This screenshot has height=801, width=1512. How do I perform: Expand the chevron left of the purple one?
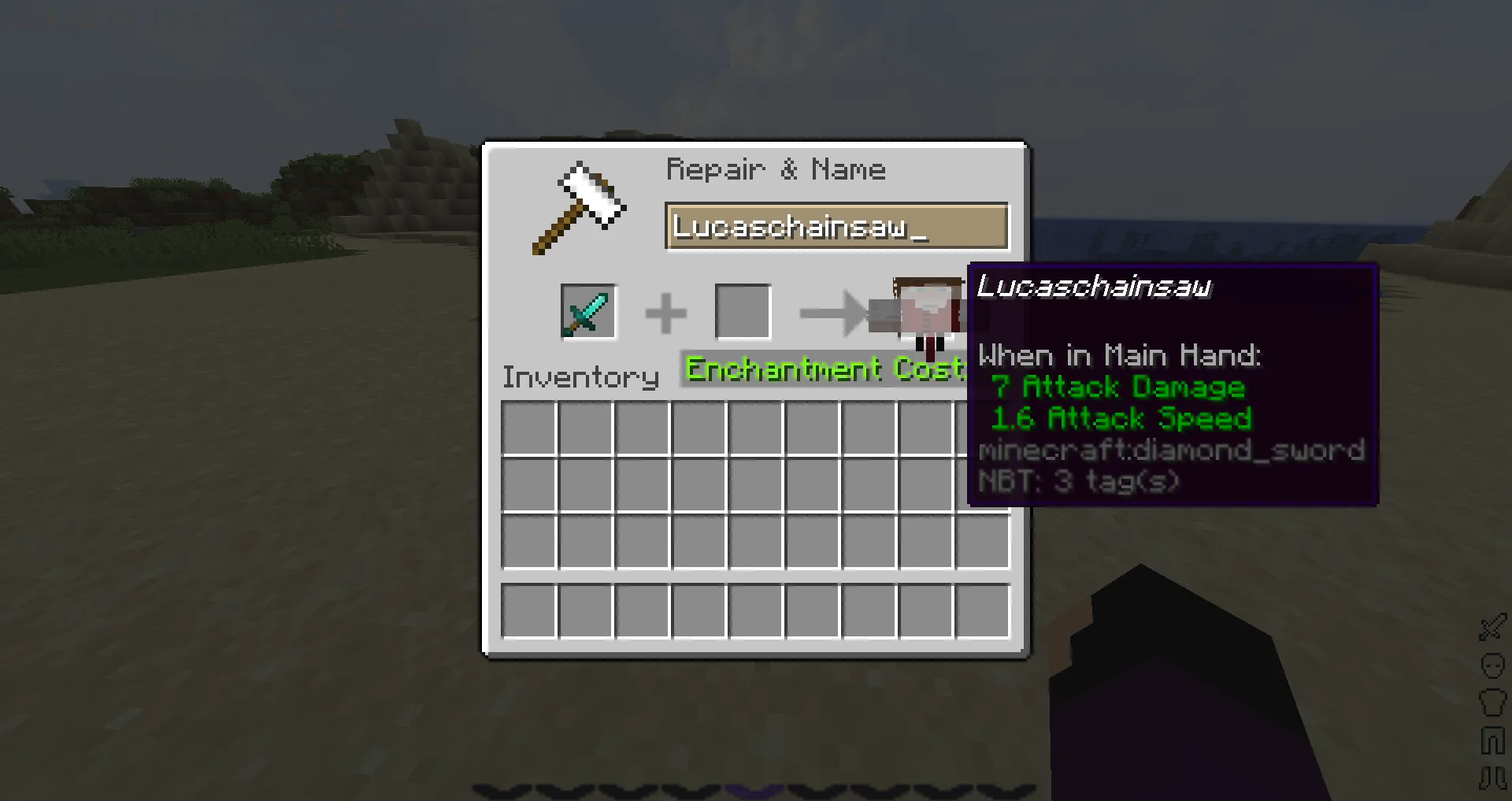pyautogui.click(x=690, y=790)
